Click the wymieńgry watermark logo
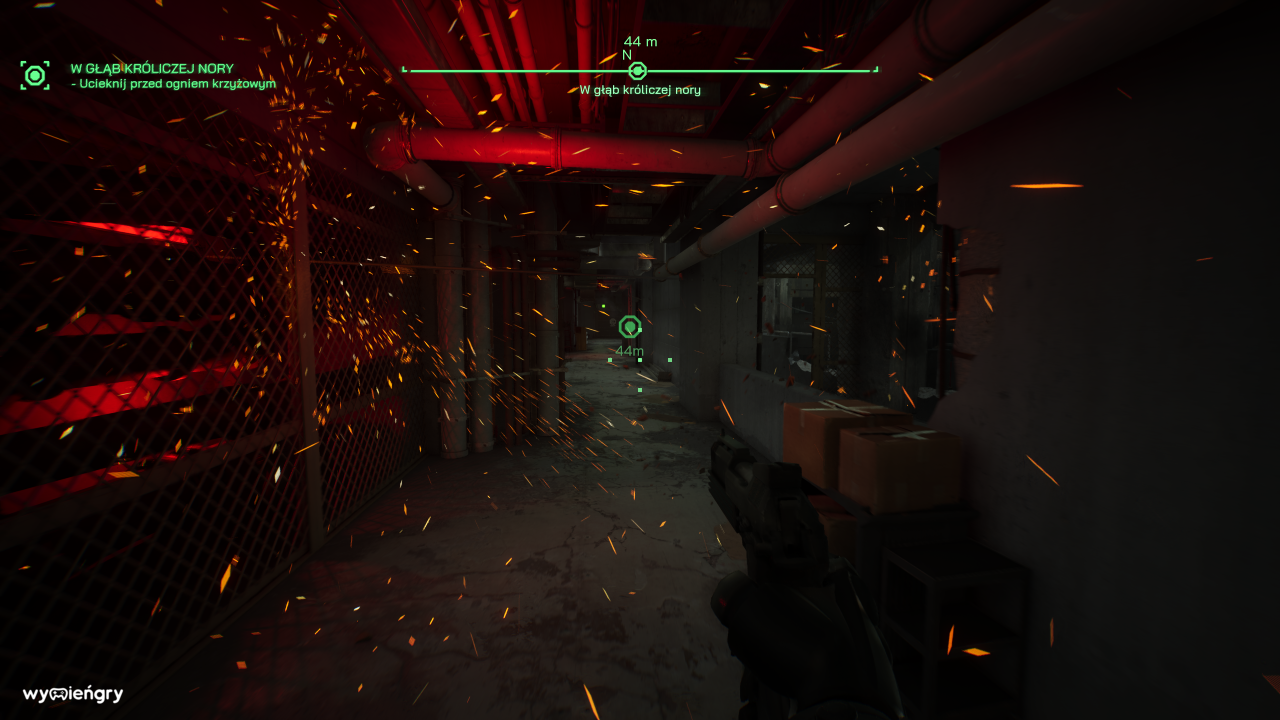Viewport: 1280px width, 720px height. tap(73, 694)
